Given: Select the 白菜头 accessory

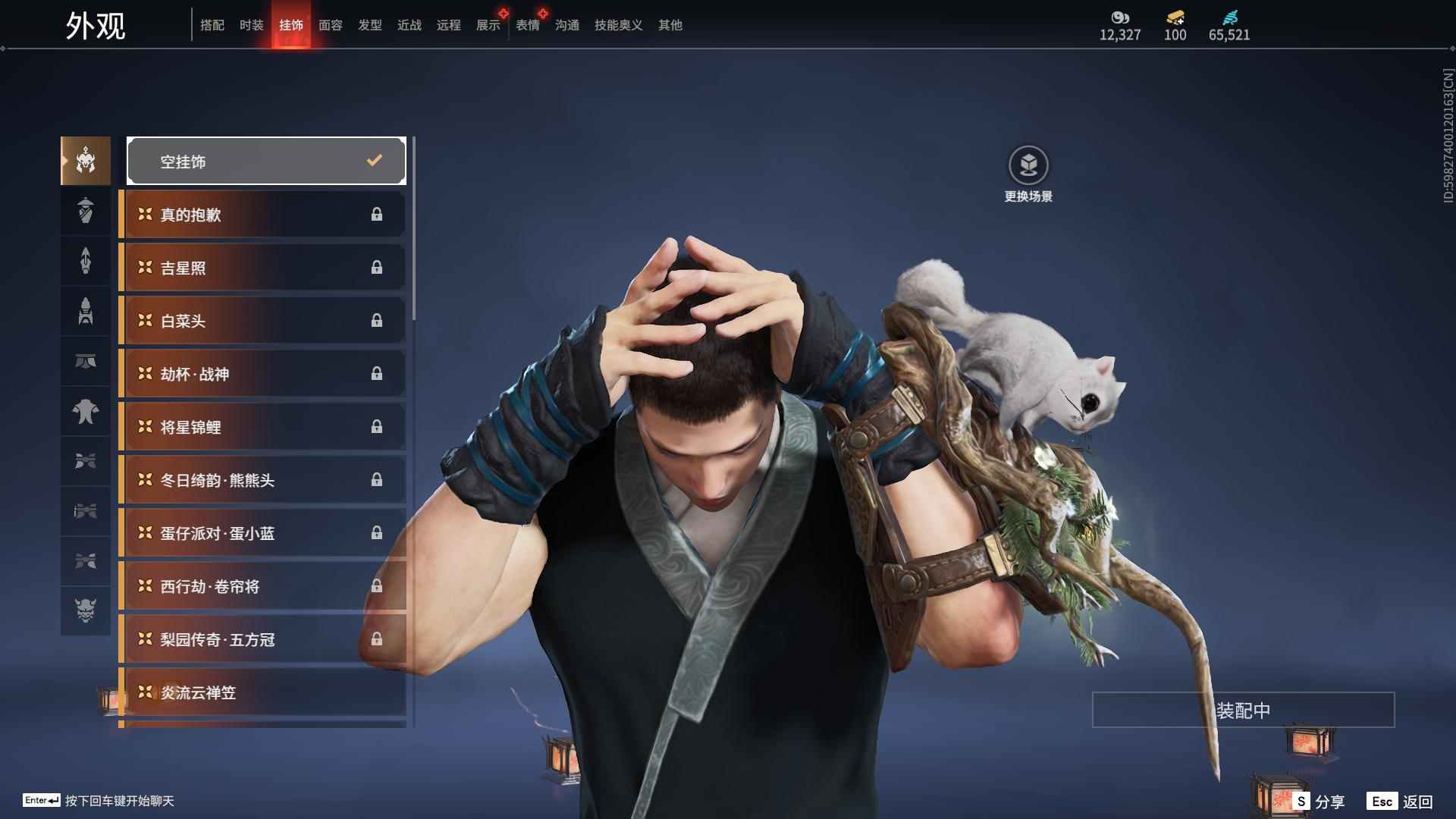Looking at the screenshot, I should (262, 321).
